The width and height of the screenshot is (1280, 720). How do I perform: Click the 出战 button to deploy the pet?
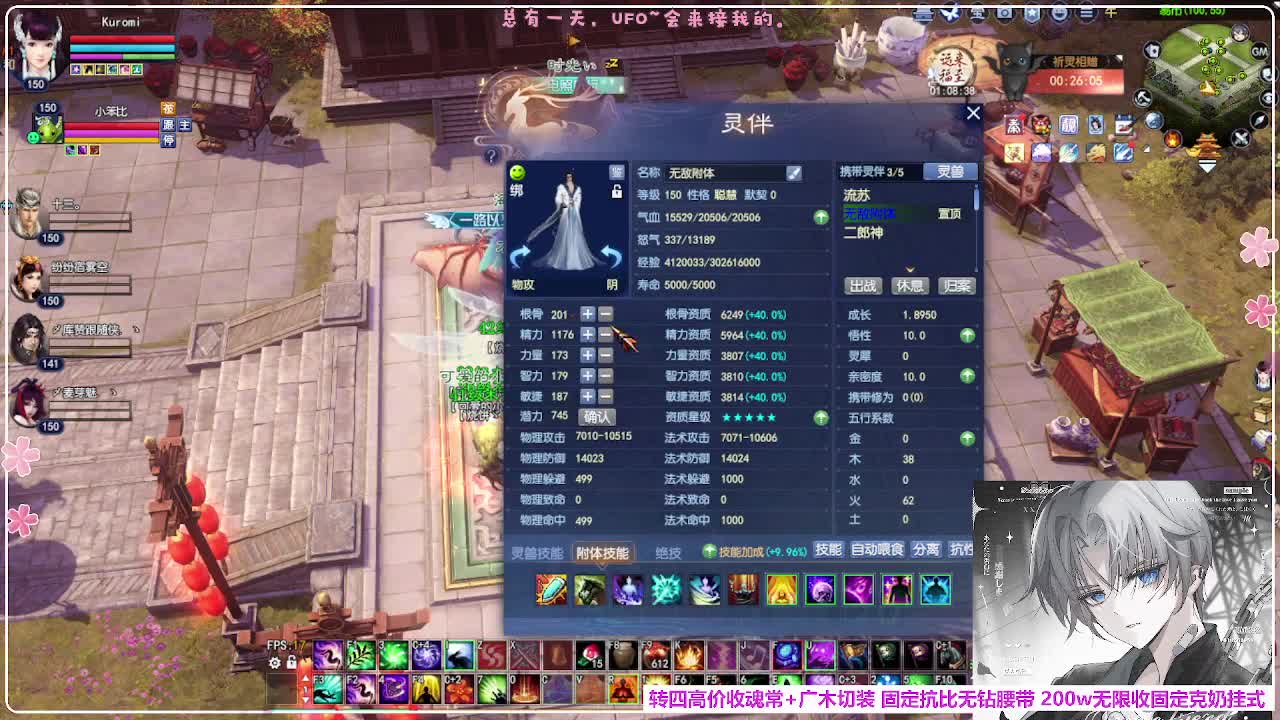tap(861, 286)
